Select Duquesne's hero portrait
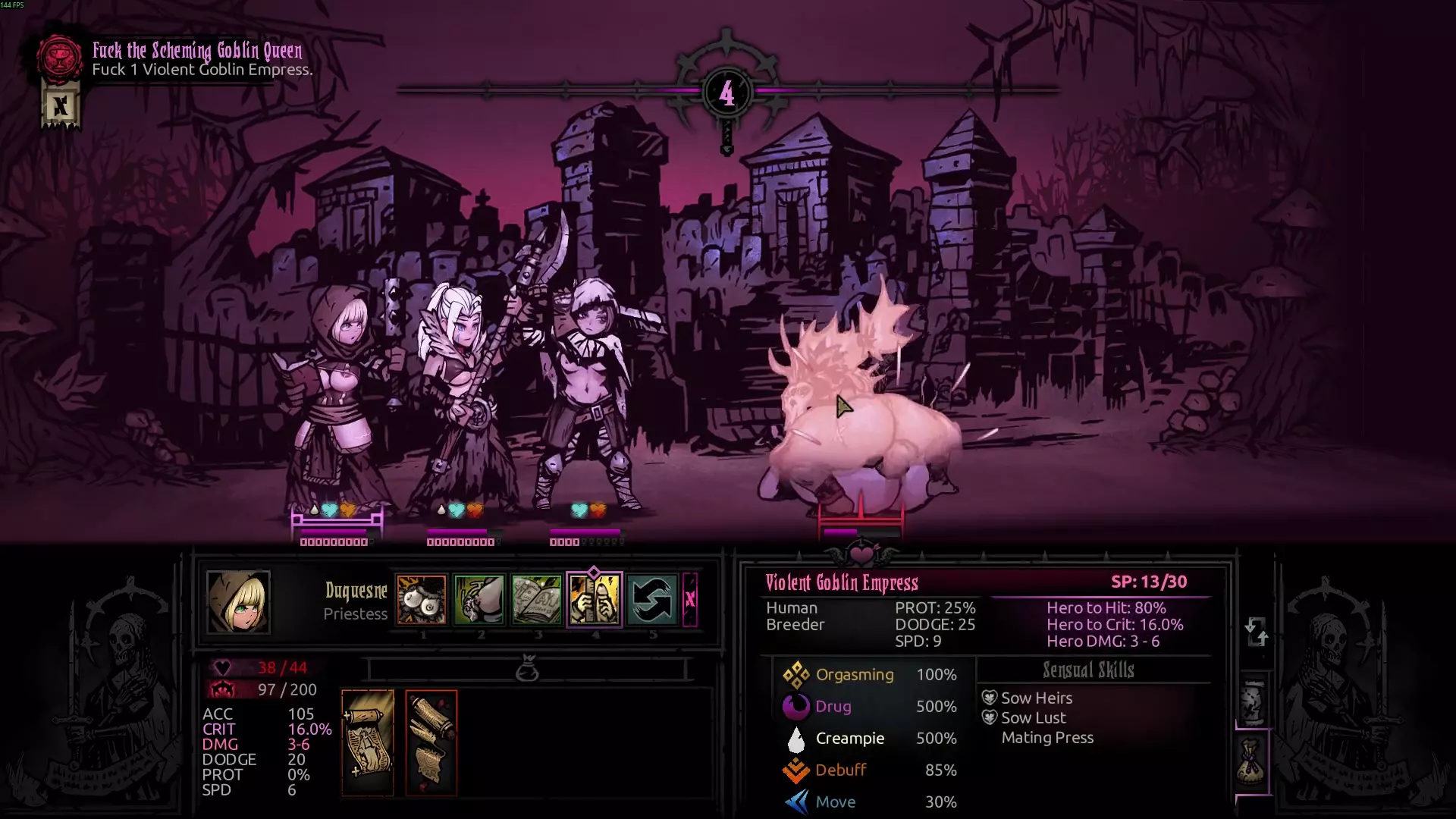The height and width of the screenshot is (819, 1456). tap(238, 601)
